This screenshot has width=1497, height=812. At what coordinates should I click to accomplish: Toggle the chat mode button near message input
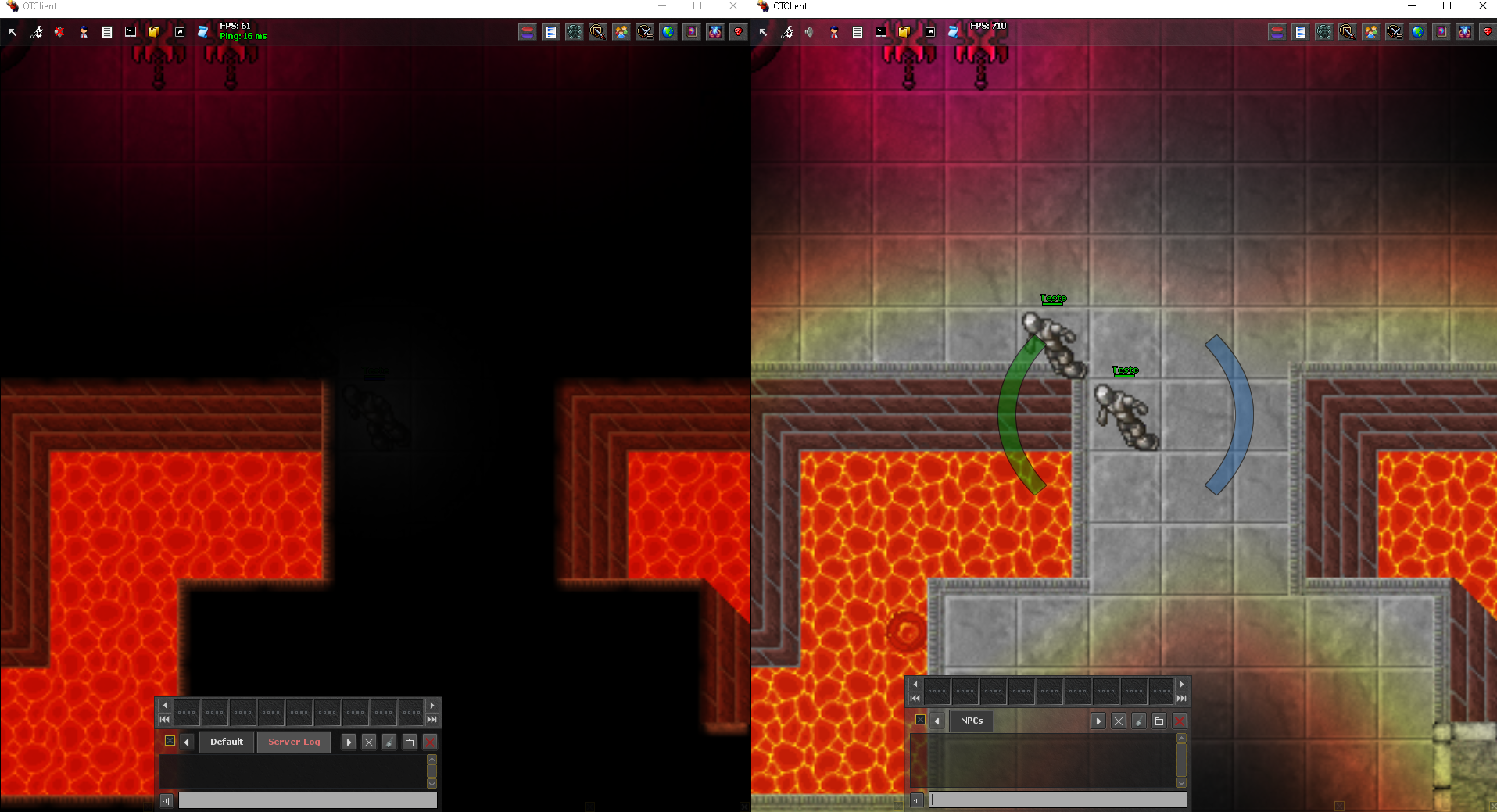tap(165, 800)
